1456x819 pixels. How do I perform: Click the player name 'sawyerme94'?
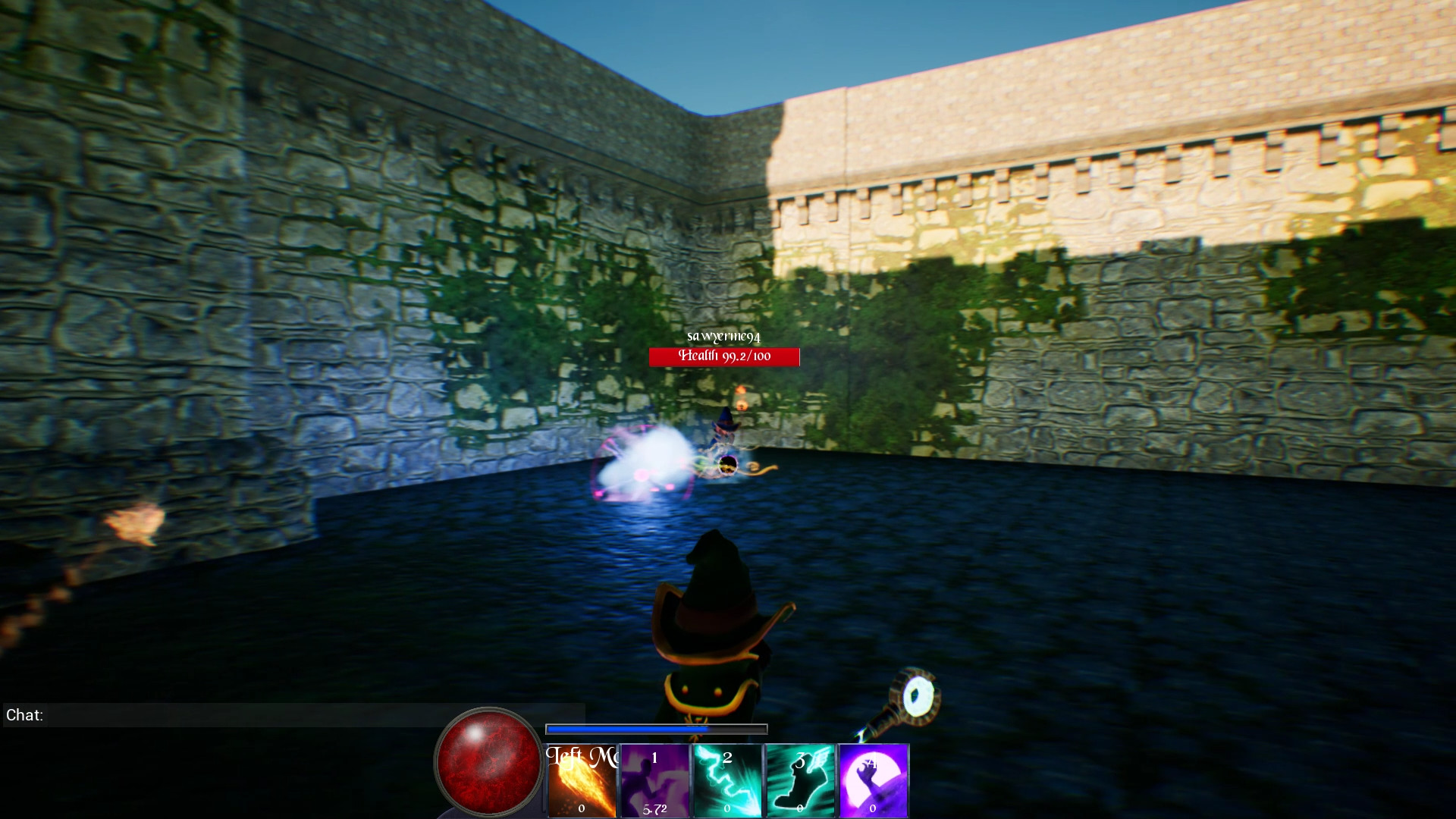coord(723,335)
